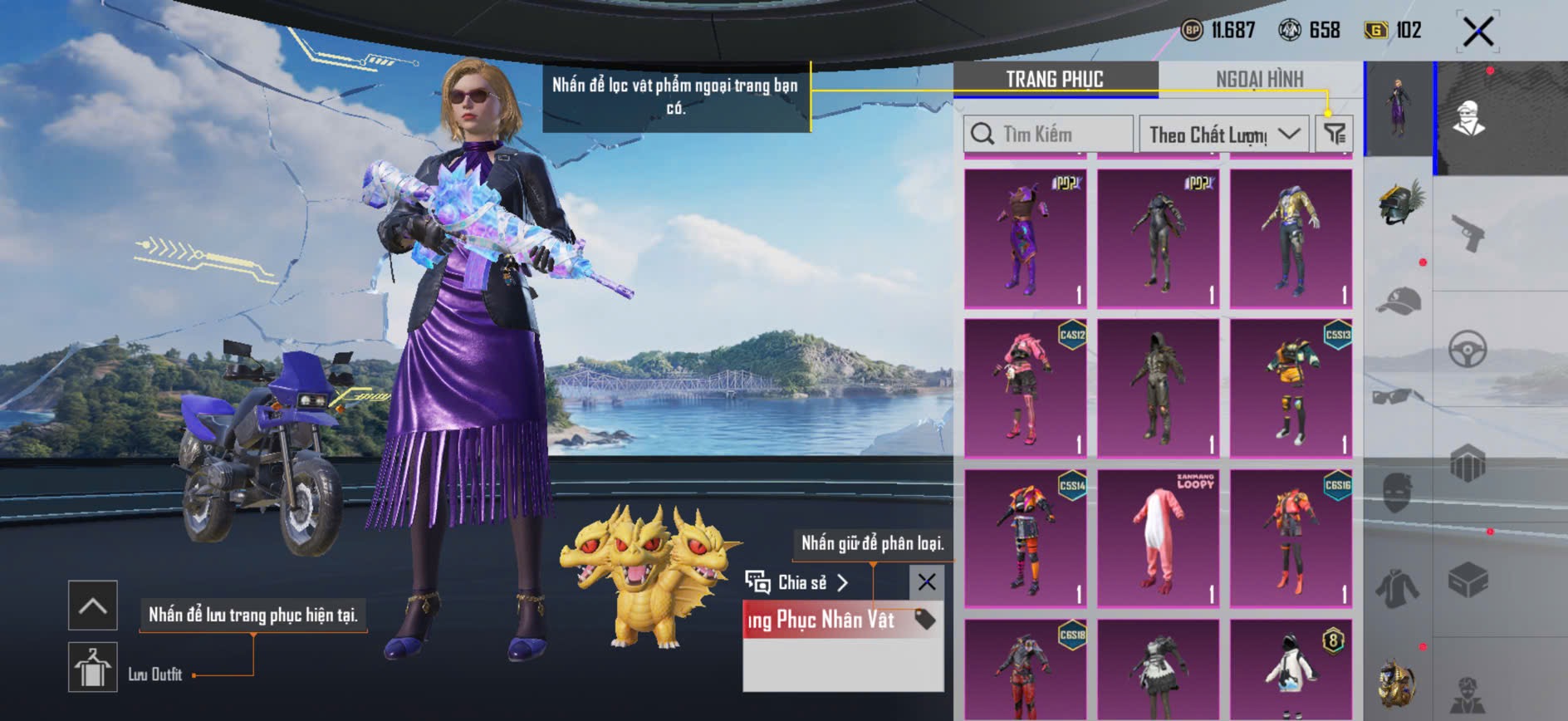
Task: Select the helmet category icon
Action: click(1399, 202)
